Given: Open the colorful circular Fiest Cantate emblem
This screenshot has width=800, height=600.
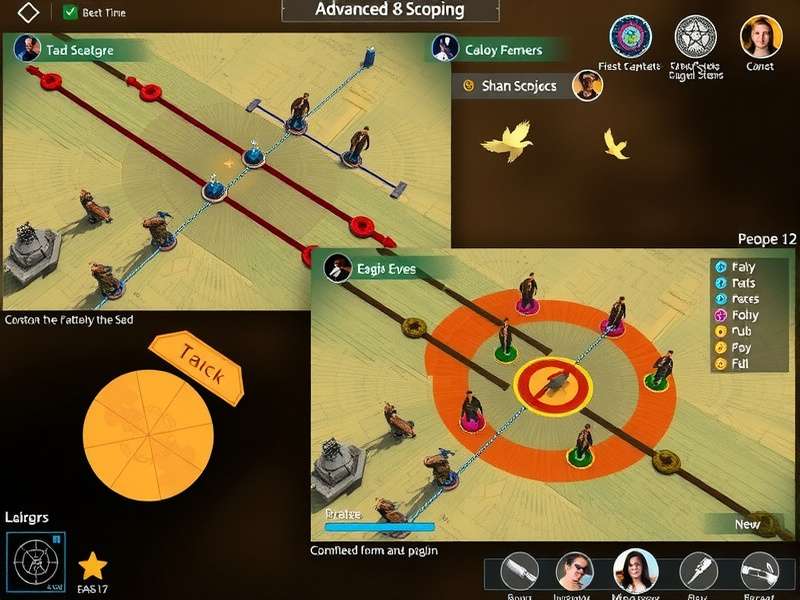Looking at the screenshot, I should point(630,37).
